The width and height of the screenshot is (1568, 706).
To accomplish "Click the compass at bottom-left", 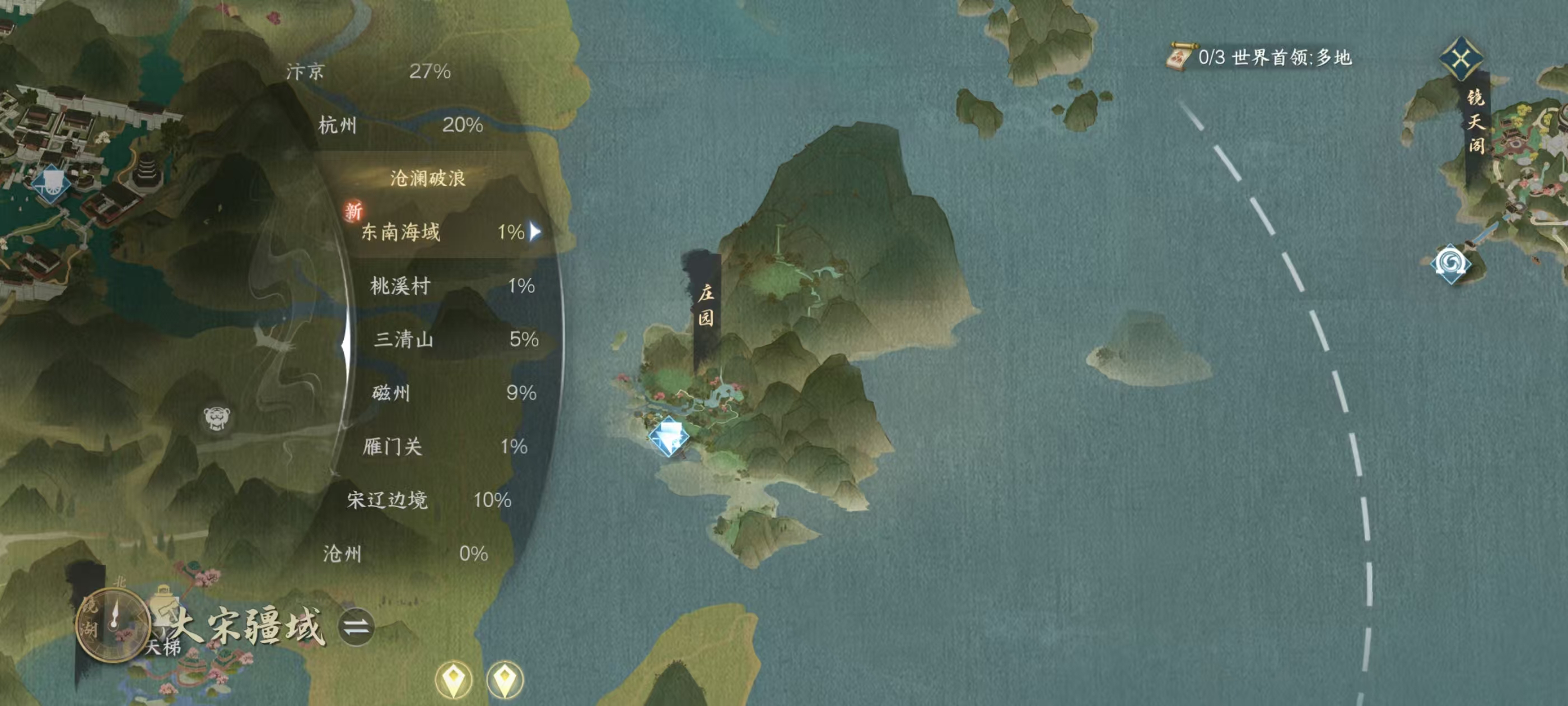I will (x=113, y=624).
